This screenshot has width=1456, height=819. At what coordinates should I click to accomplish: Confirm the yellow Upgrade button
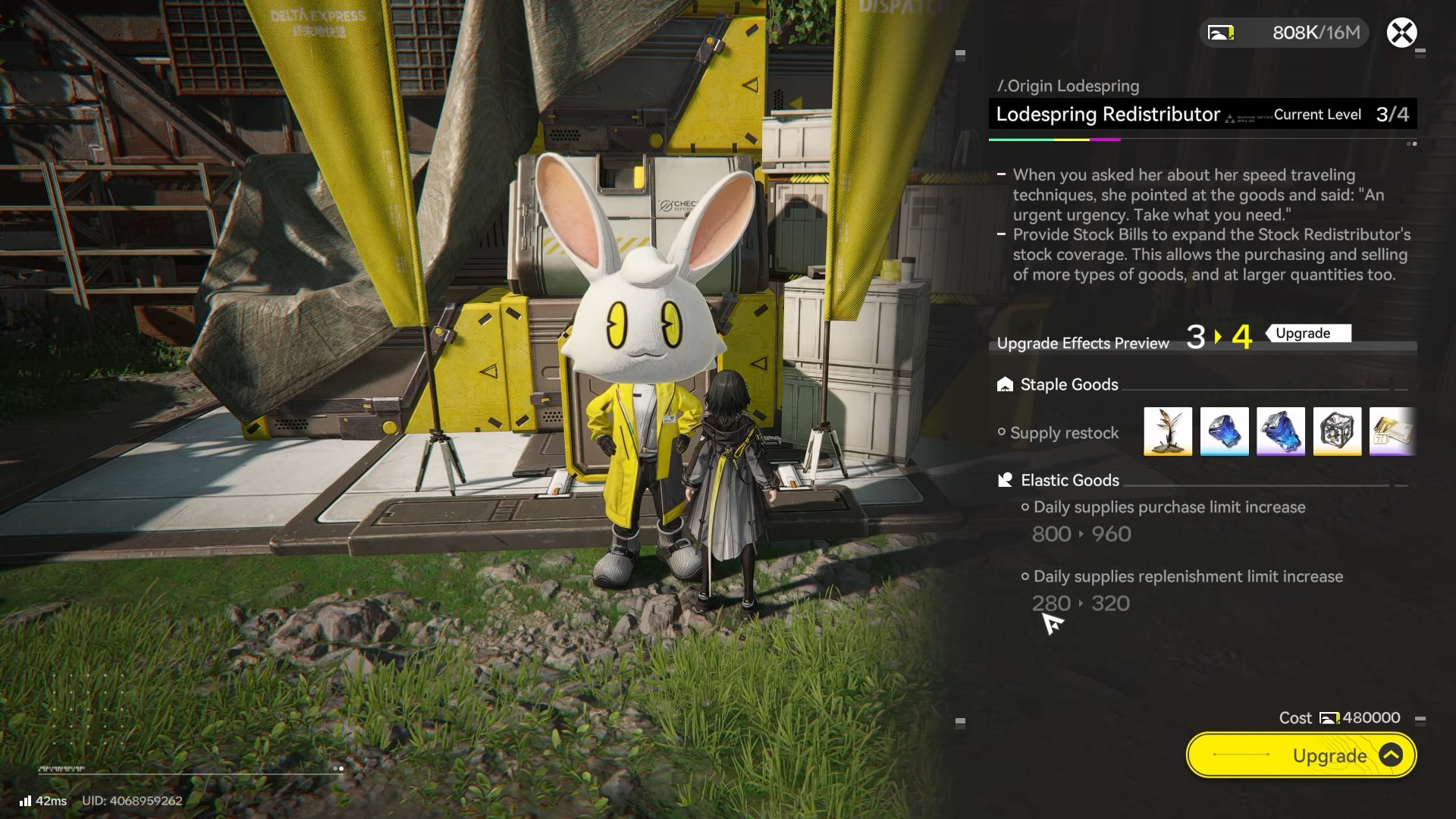pyautogui.click(x=1301, y=755)
